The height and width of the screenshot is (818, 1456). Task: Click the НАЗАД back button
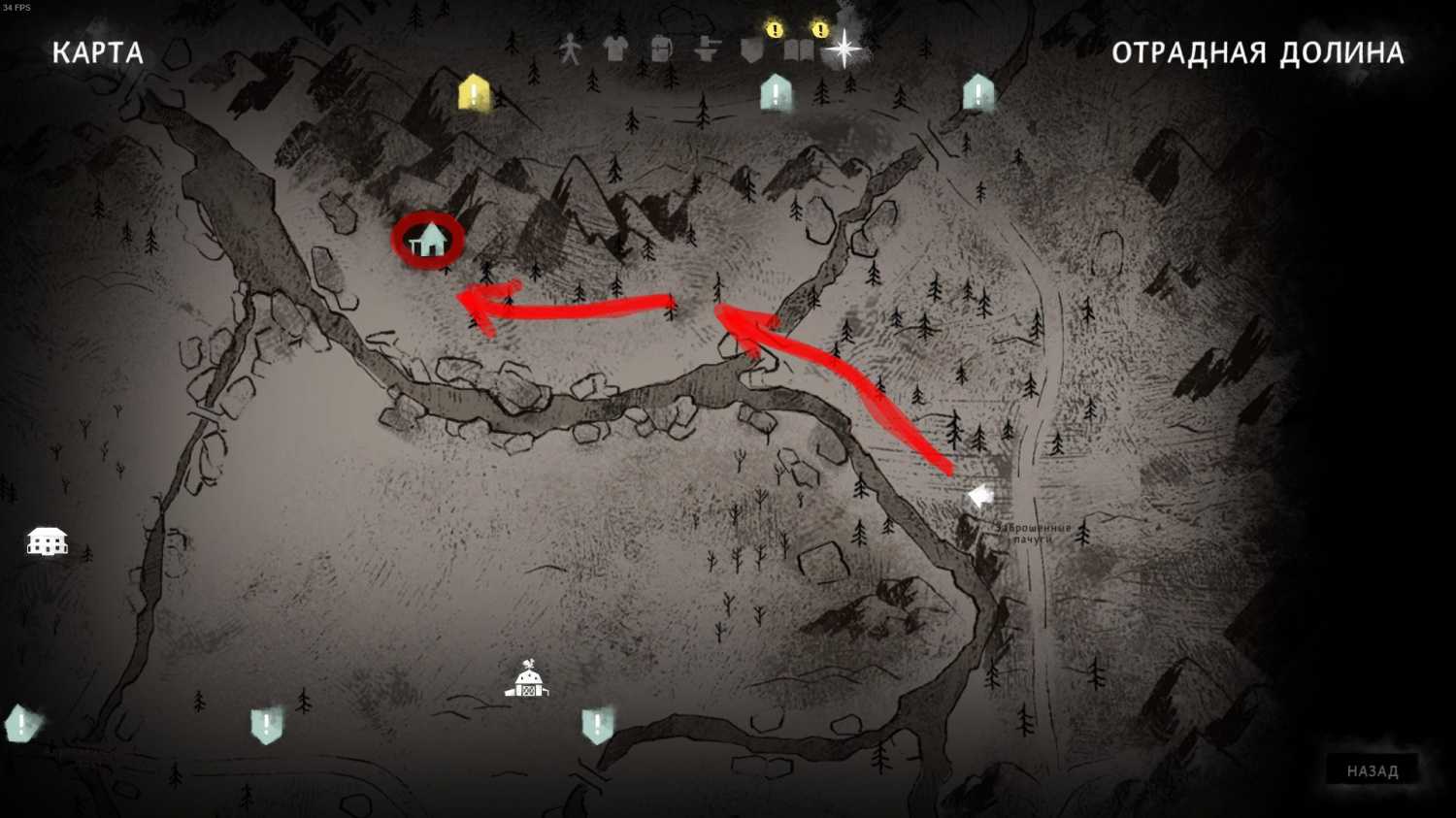(1372, 770)
